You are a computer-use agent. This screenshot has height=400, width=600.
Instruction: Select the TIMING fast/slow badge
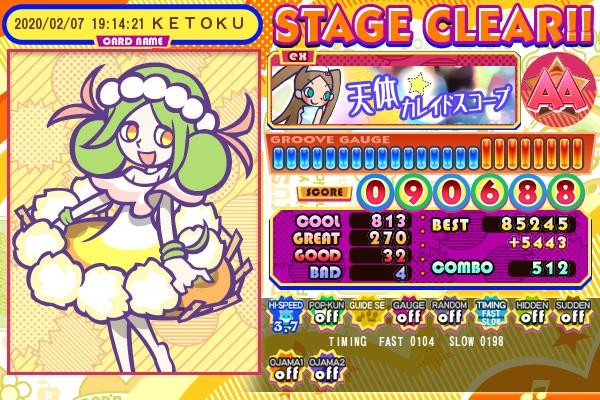(489, 313)
